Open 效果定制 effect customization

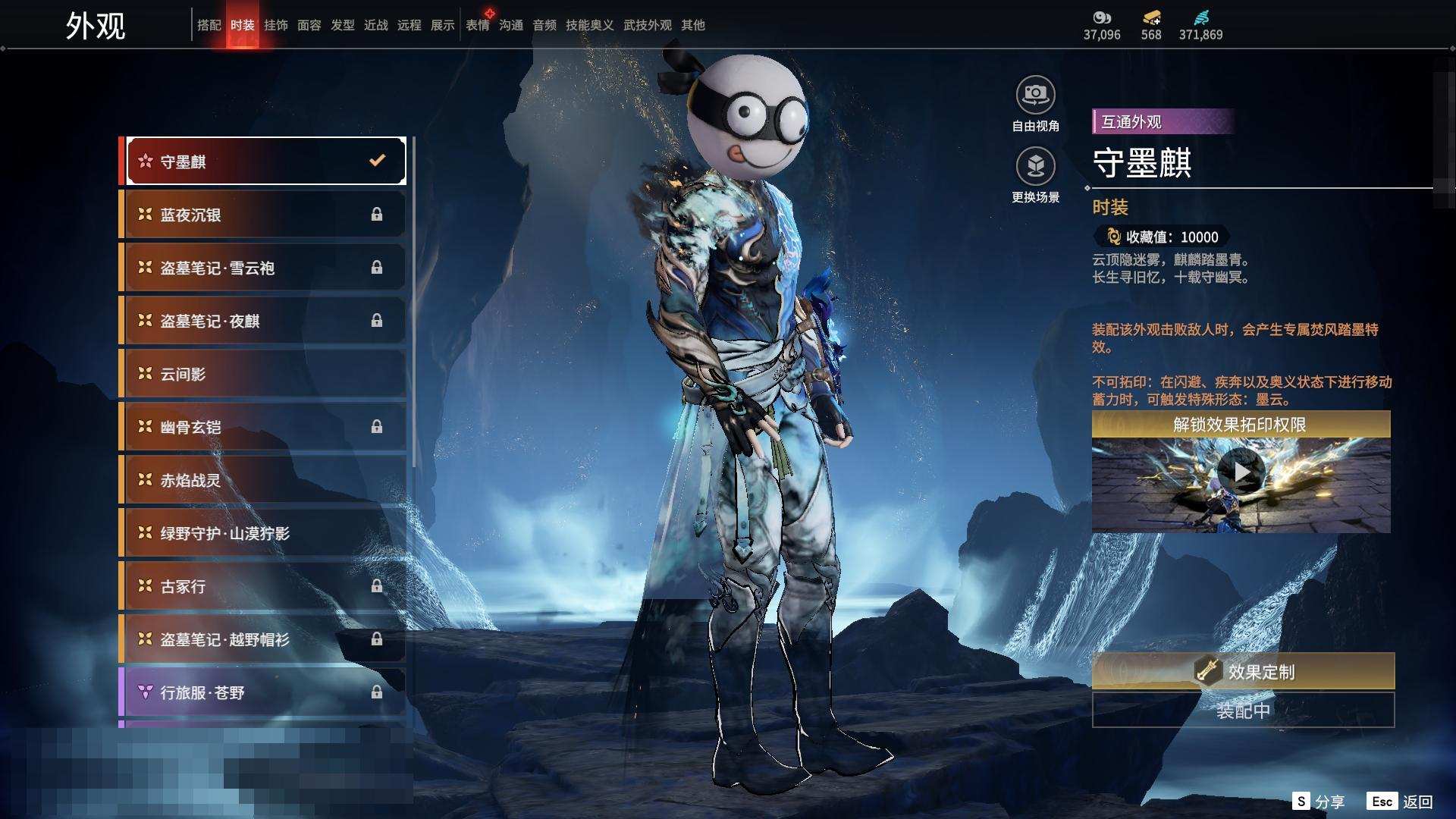[x=1243, y=671]
